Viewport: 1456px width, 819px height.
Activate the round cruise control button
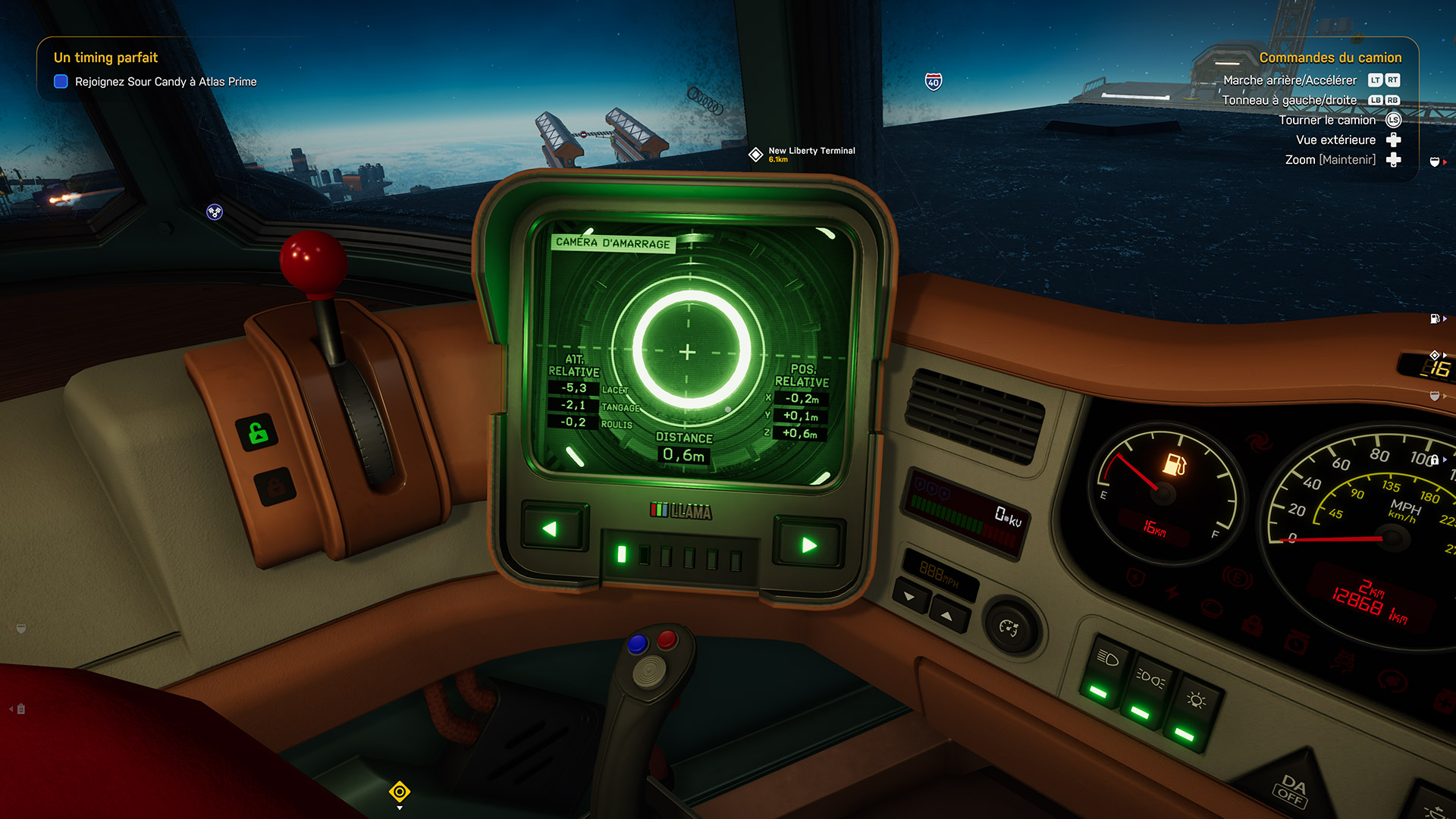(1009, 628)
